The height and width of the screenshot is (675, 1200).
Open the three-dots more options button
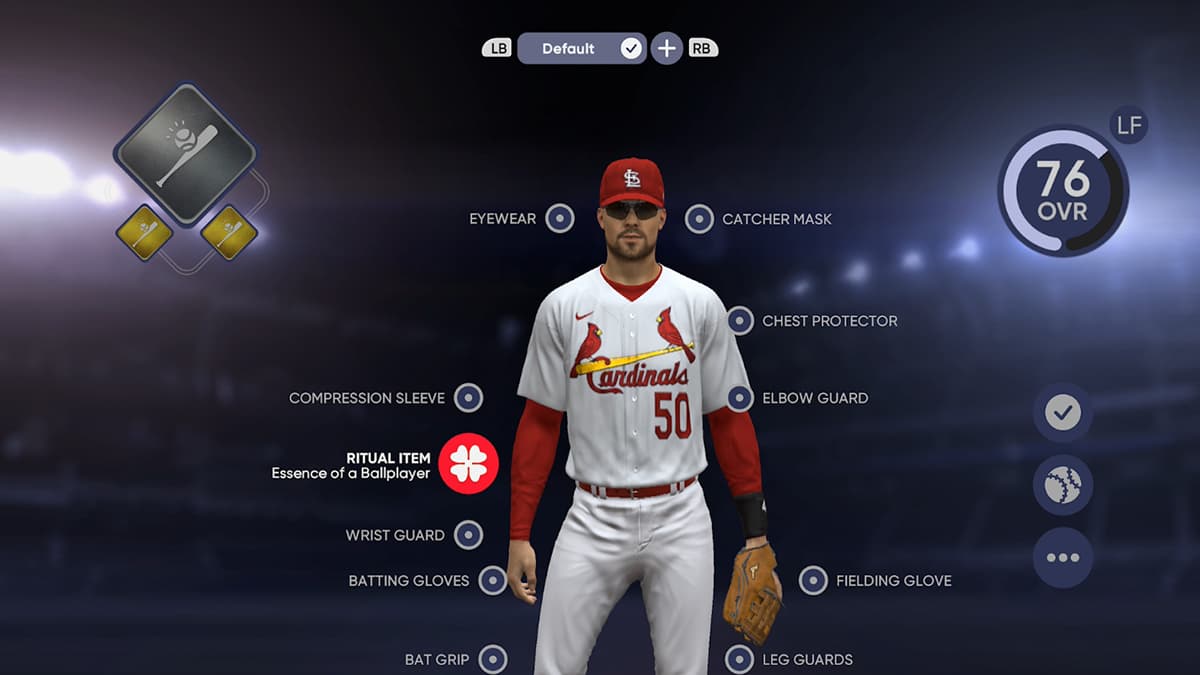(1062, 558)
